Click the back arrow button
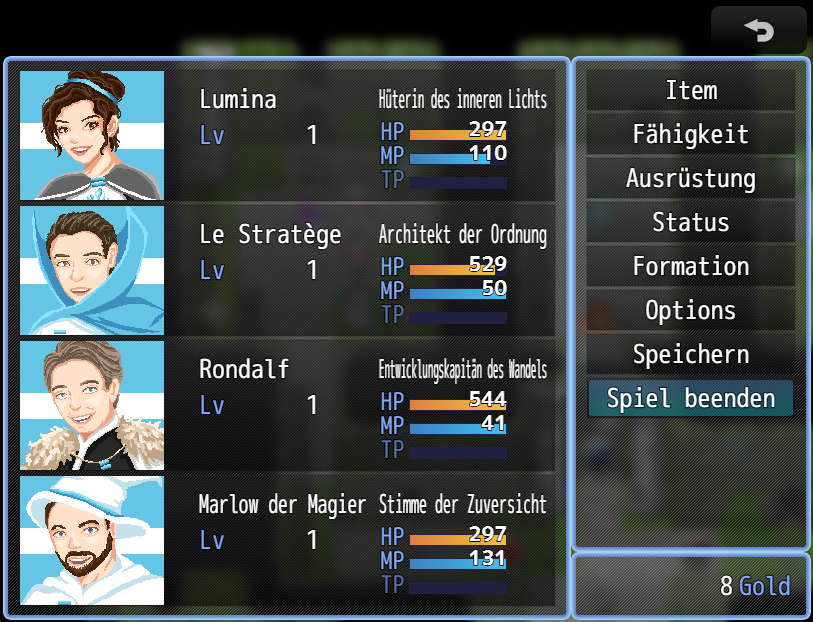Viewport: 813px width, 622px height. 758,30
